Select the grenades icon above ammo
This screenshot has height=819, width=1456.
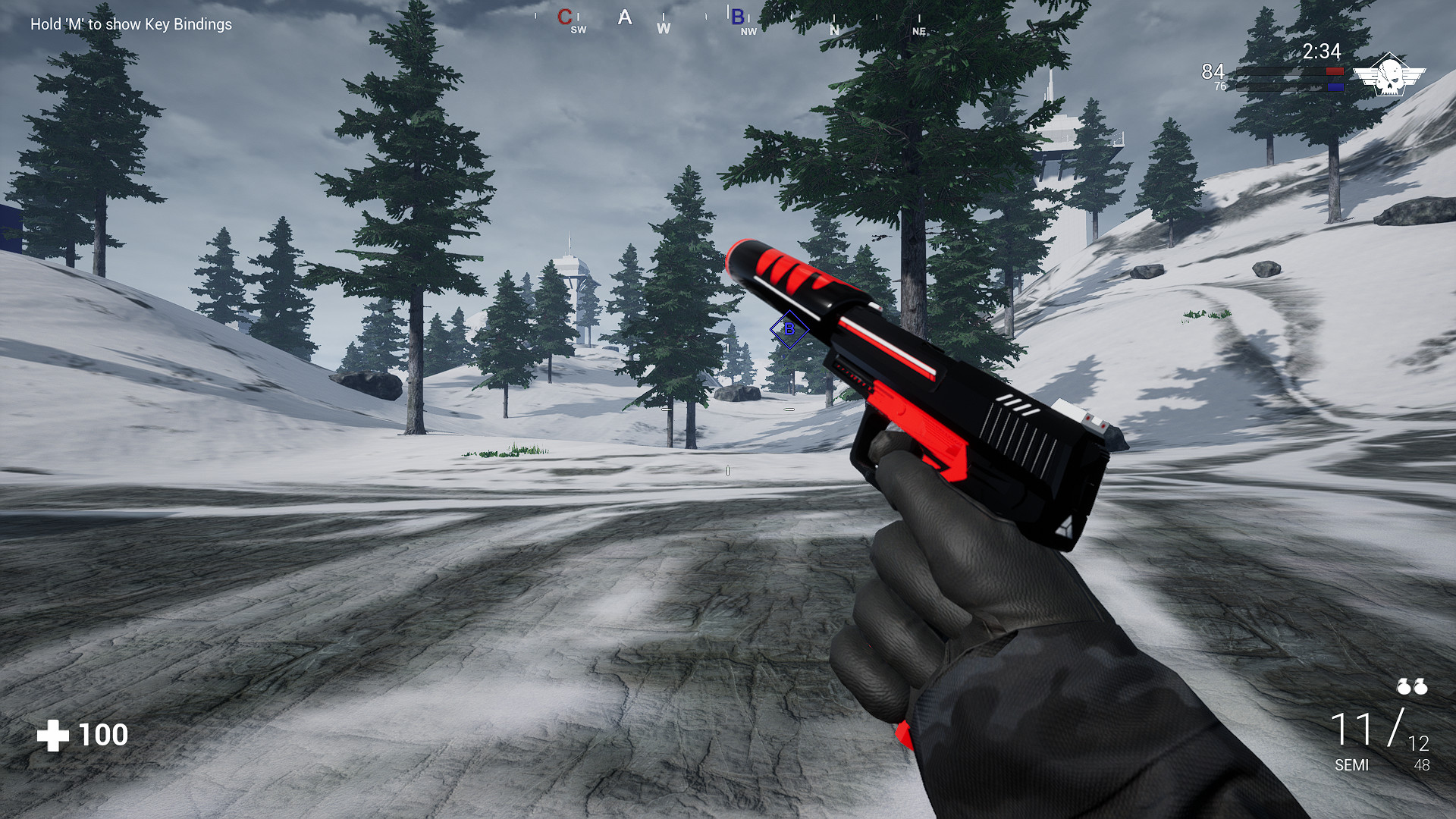click(1412, 687)
